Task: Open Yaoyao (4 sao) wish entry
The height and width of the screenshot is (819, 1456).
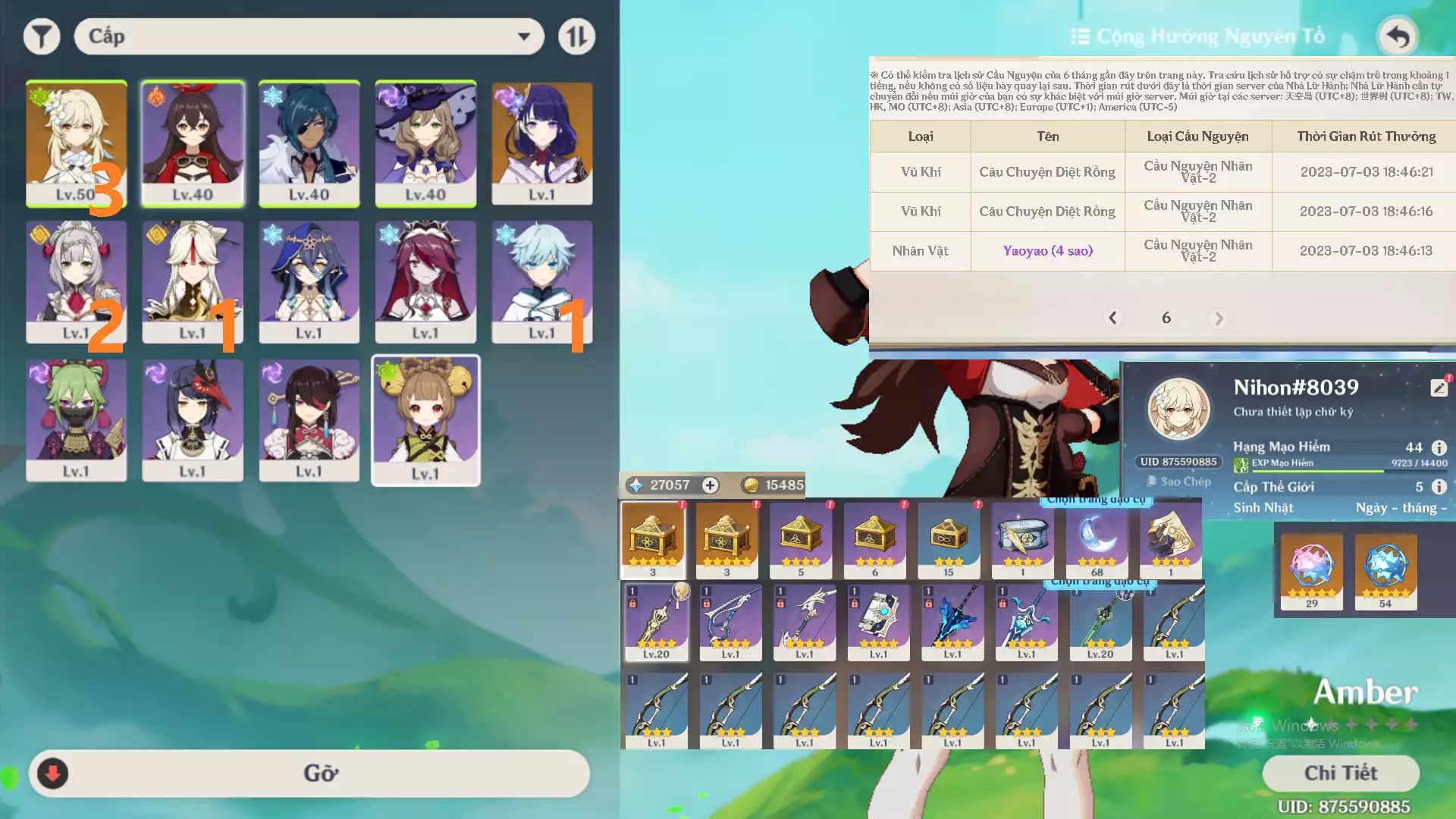Action: click(x=1047, y=251)
